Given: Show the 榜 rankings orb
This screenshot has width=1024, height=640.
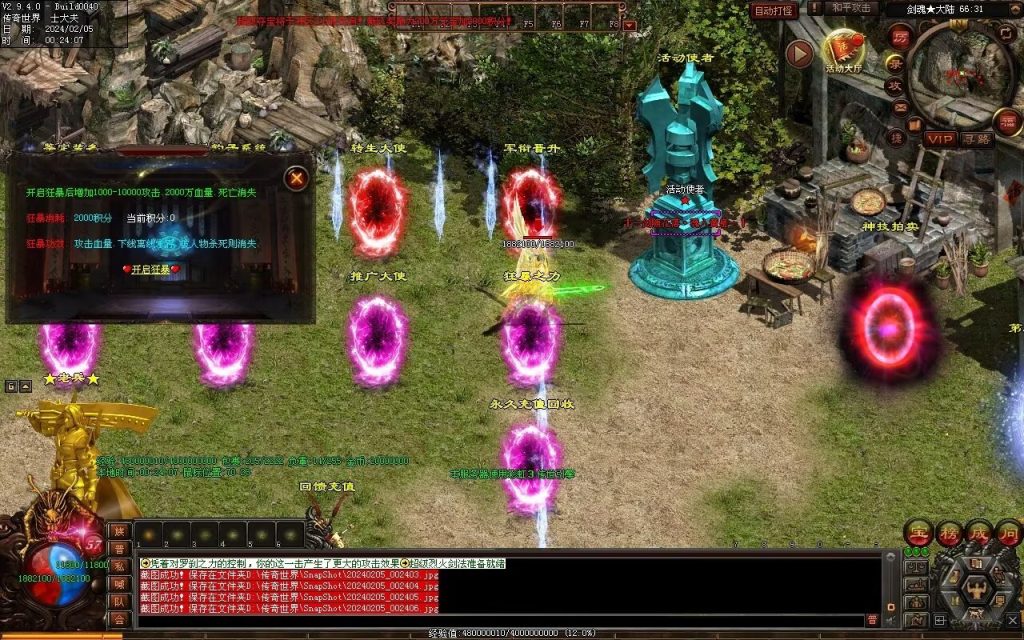Looking at the screenshot, I should (948, 532).
